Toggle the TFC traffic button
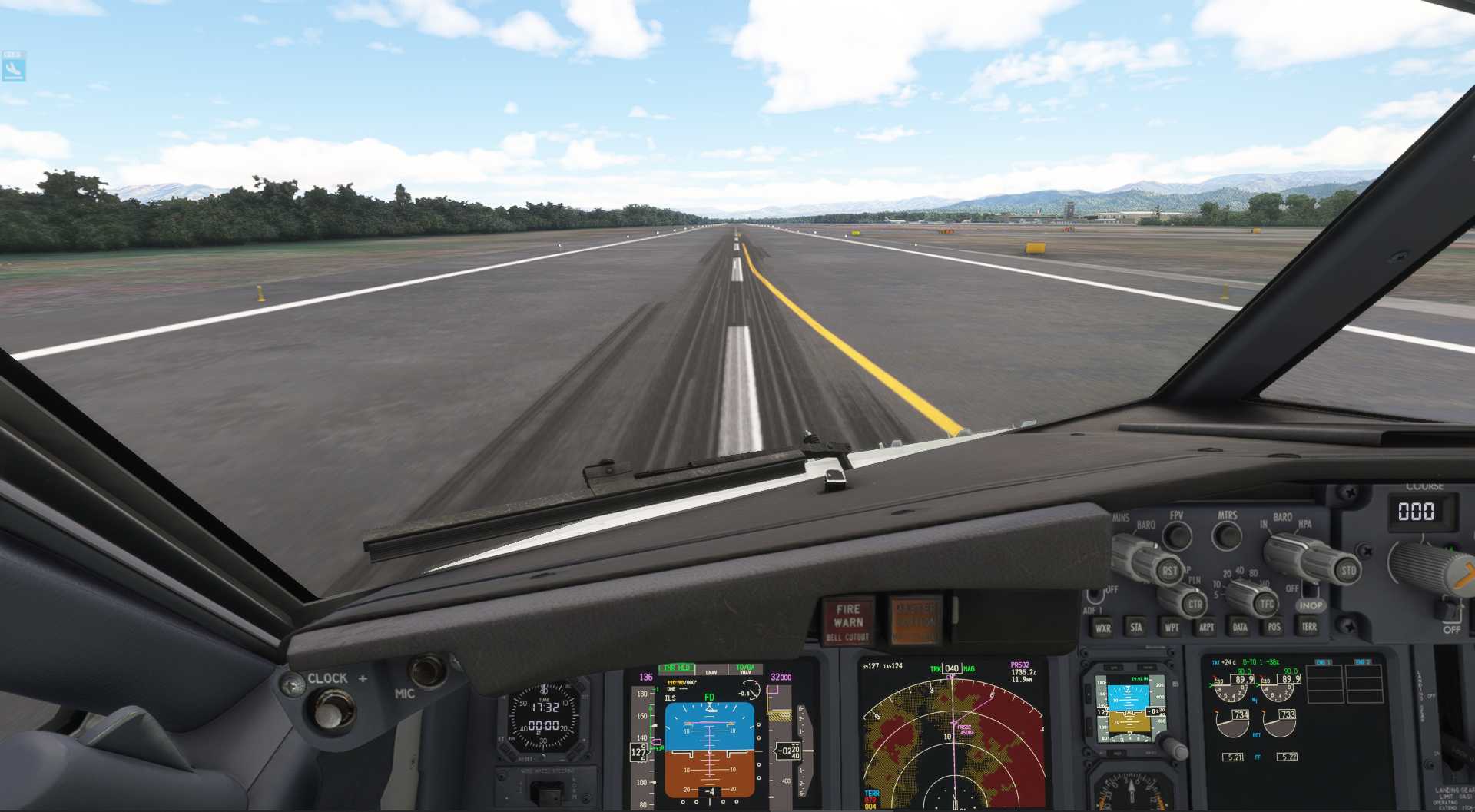This screenshot has width=1475, height=812. pyautogui.click(x=1266, y=605)
